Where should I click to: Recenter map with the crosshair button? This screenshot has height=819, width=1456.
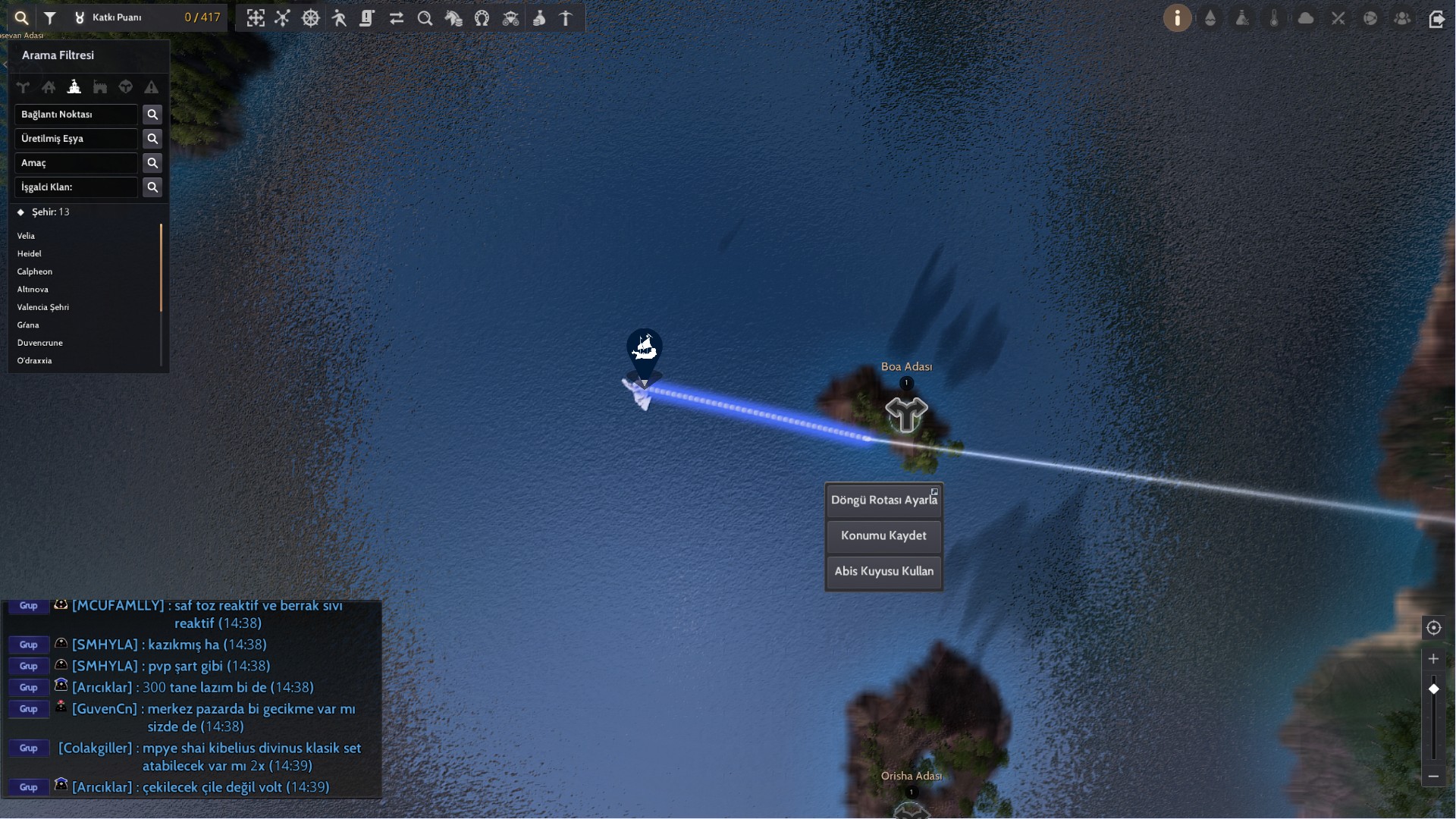(x=1433, y=628)
